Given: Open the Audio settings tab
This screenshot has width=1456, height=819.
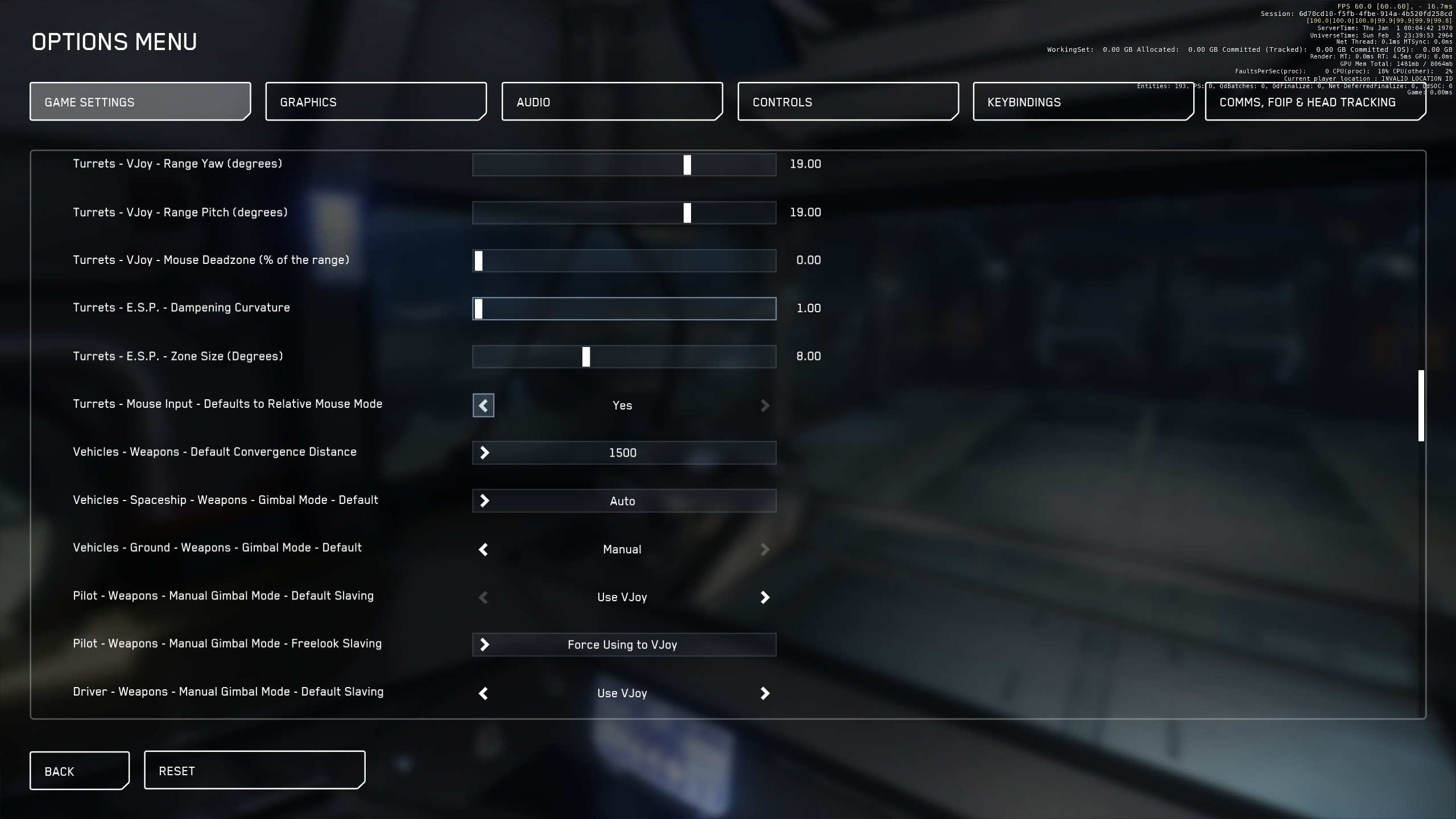Looking at the screenshot, I should click(x=612, y=102).
